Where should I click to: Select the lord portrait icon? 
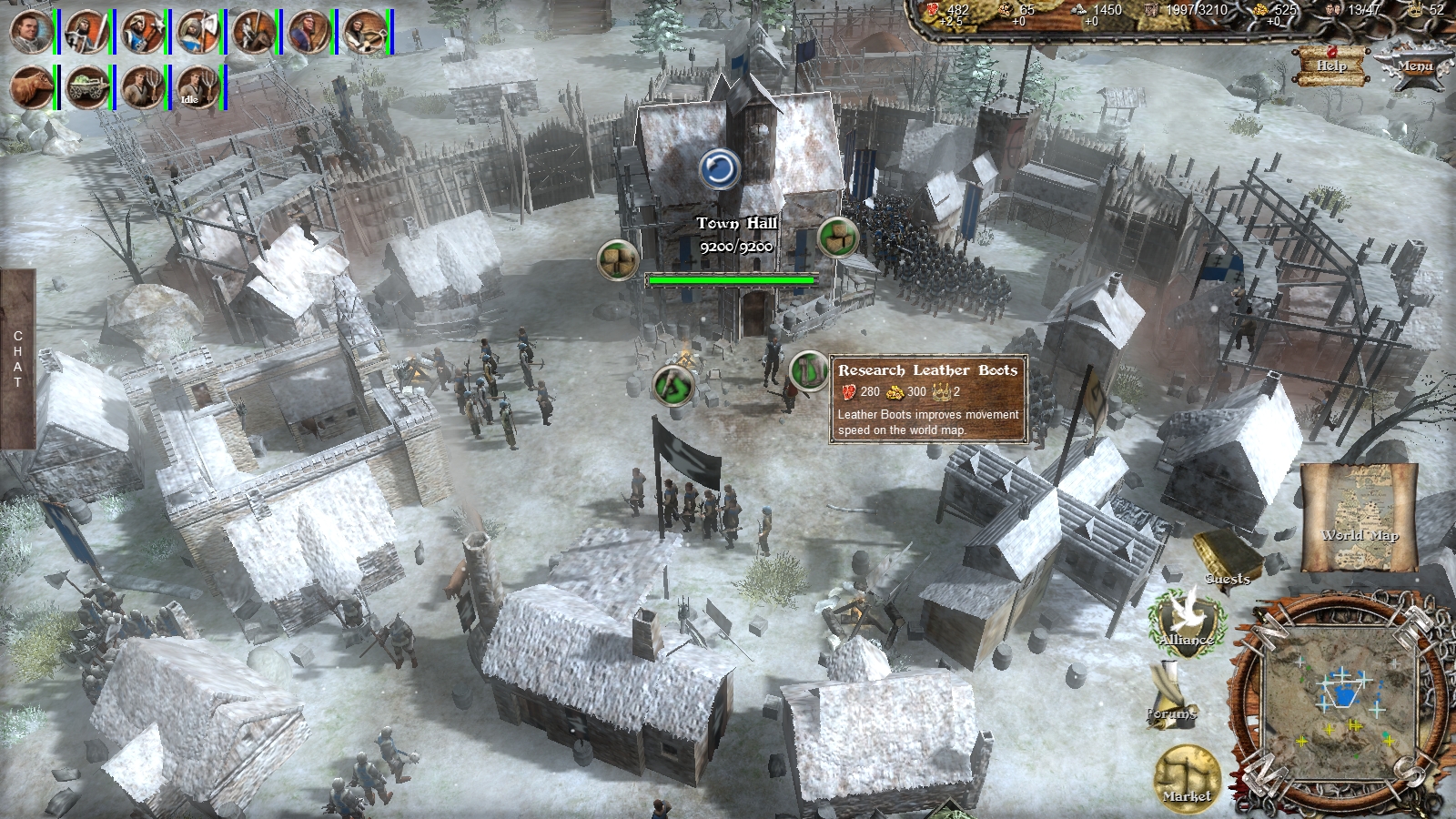click(31, 32)
